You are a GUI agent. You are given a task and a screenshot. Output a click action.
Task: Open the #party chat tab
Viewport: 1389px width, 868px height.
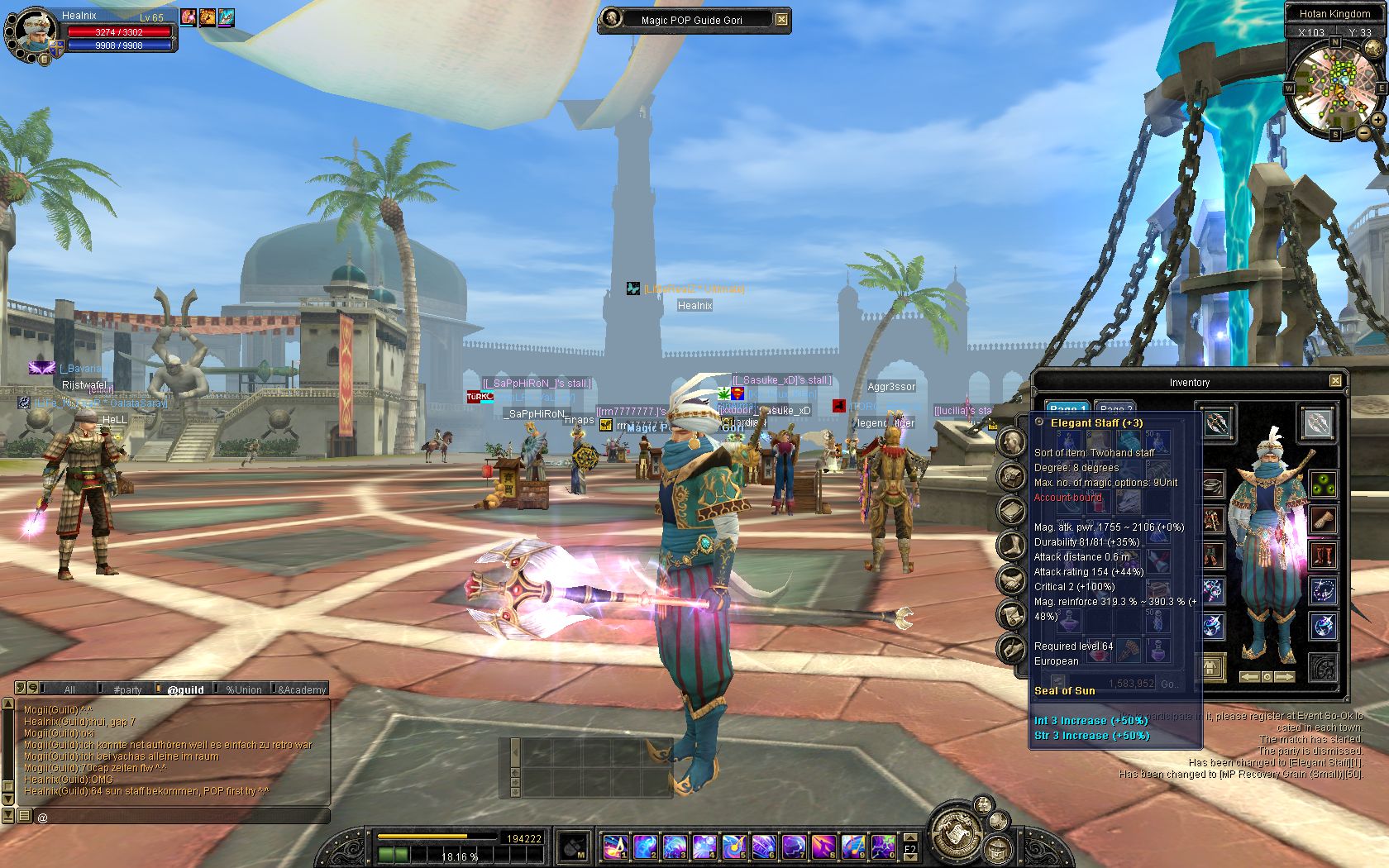coord(127,689)
